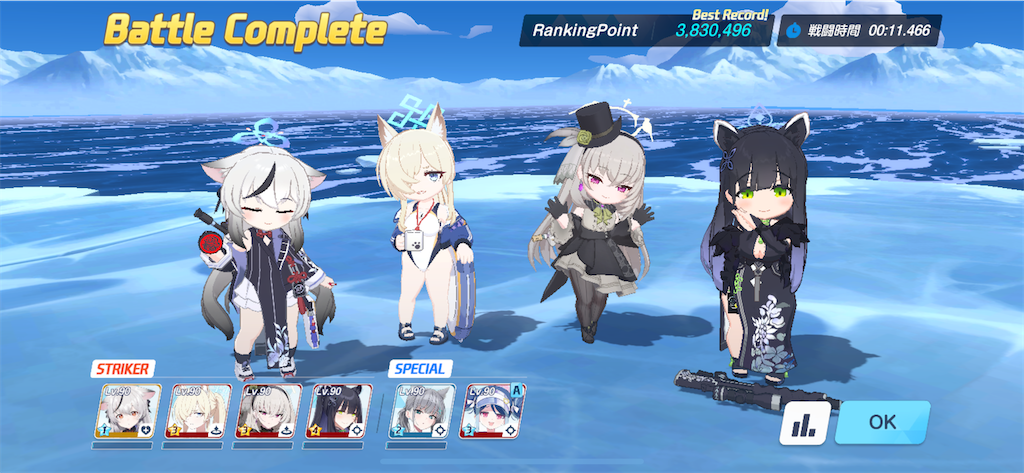Confirm the battle result with OK

(882, 422)
